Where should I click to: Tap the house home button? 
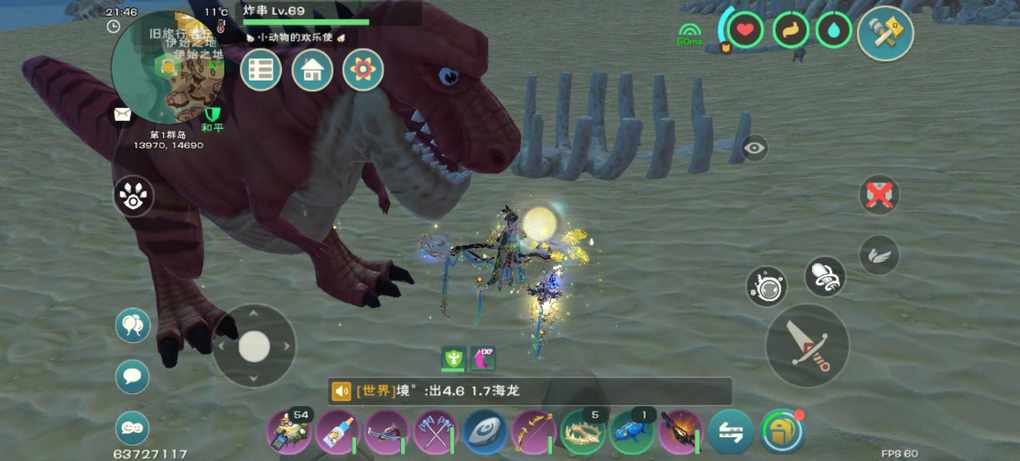[x=312, y=70]
